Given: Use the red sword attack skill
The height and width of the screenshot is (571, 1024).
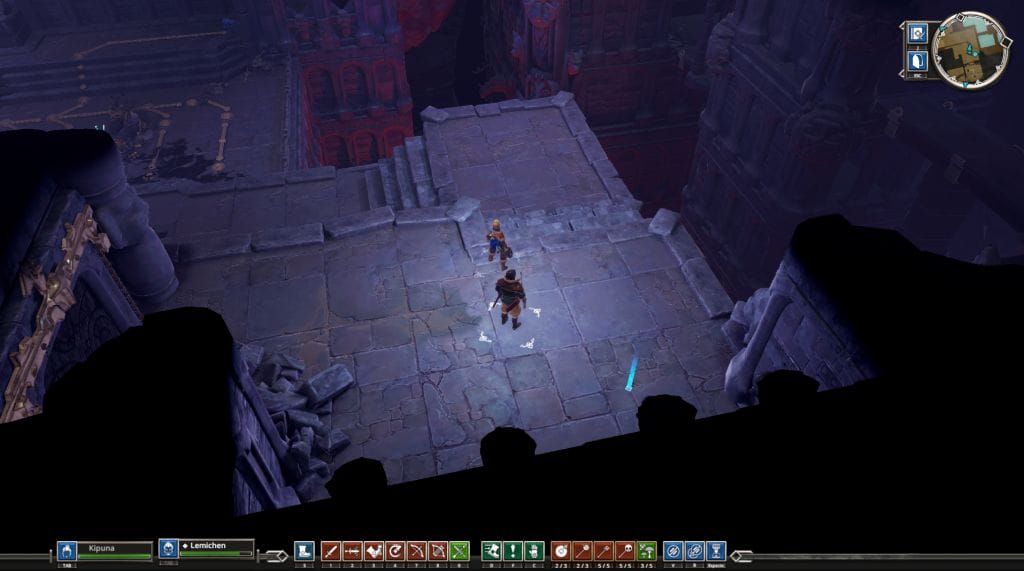Looking at the screenshot, I should [331, 550].
